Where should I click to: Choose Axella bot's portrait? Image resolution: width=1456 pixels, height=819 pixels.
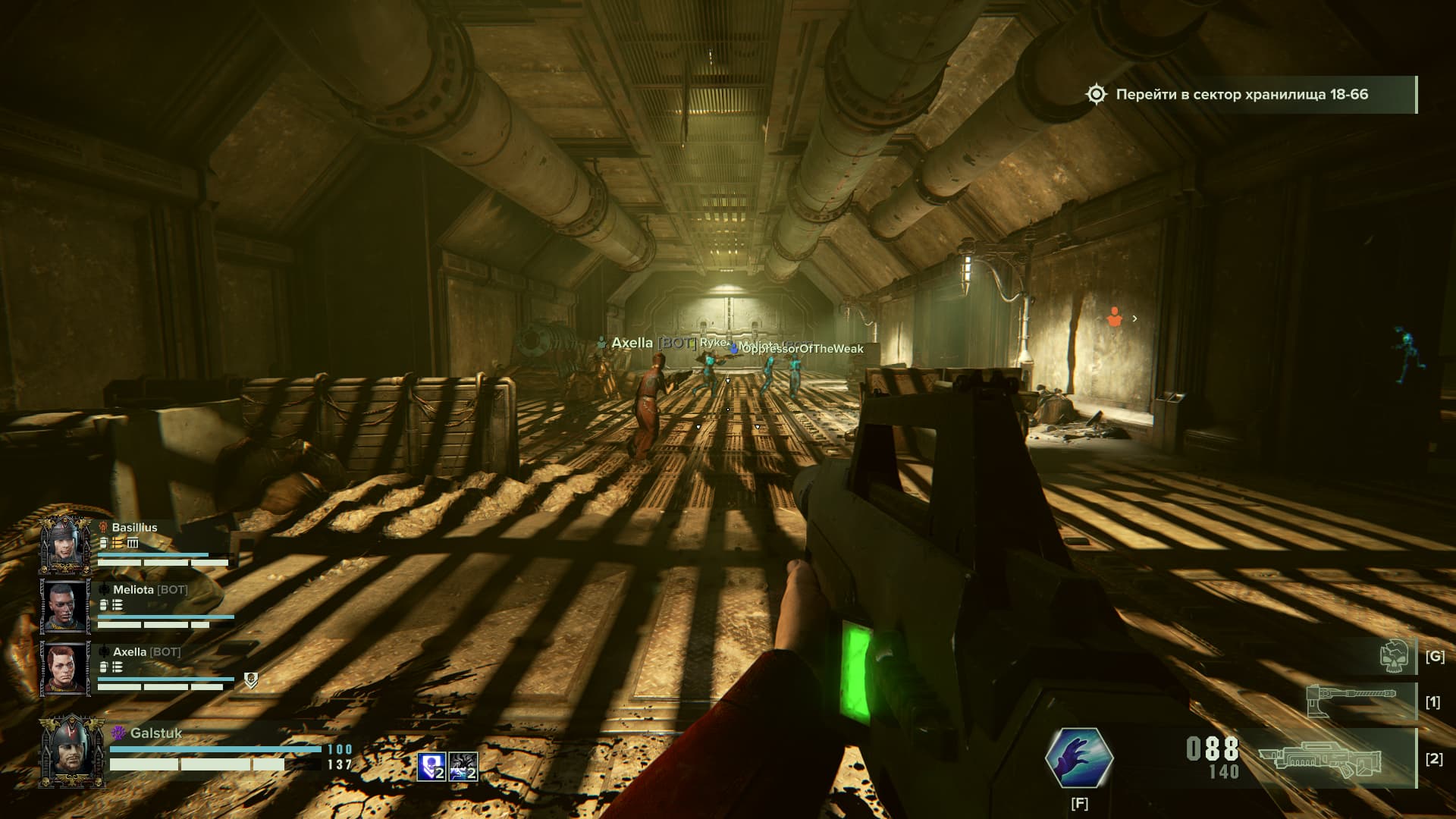coord(65,668)
